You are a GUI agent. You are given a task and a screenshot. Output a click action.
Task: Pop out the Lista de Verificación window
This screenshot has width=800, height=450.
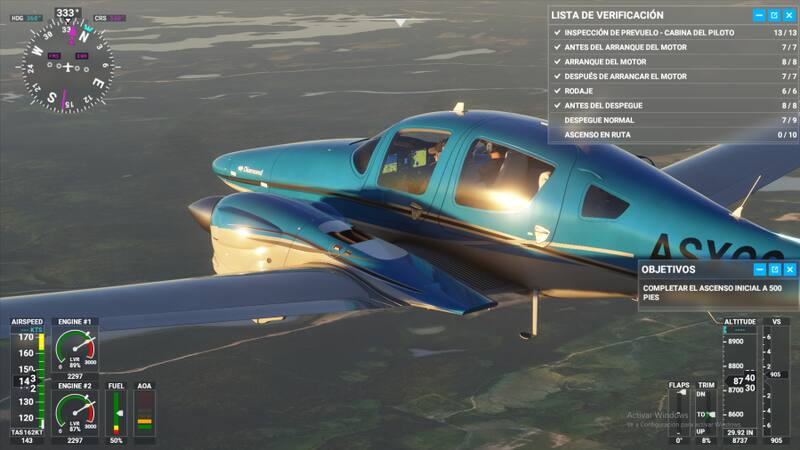coord(774,15)
